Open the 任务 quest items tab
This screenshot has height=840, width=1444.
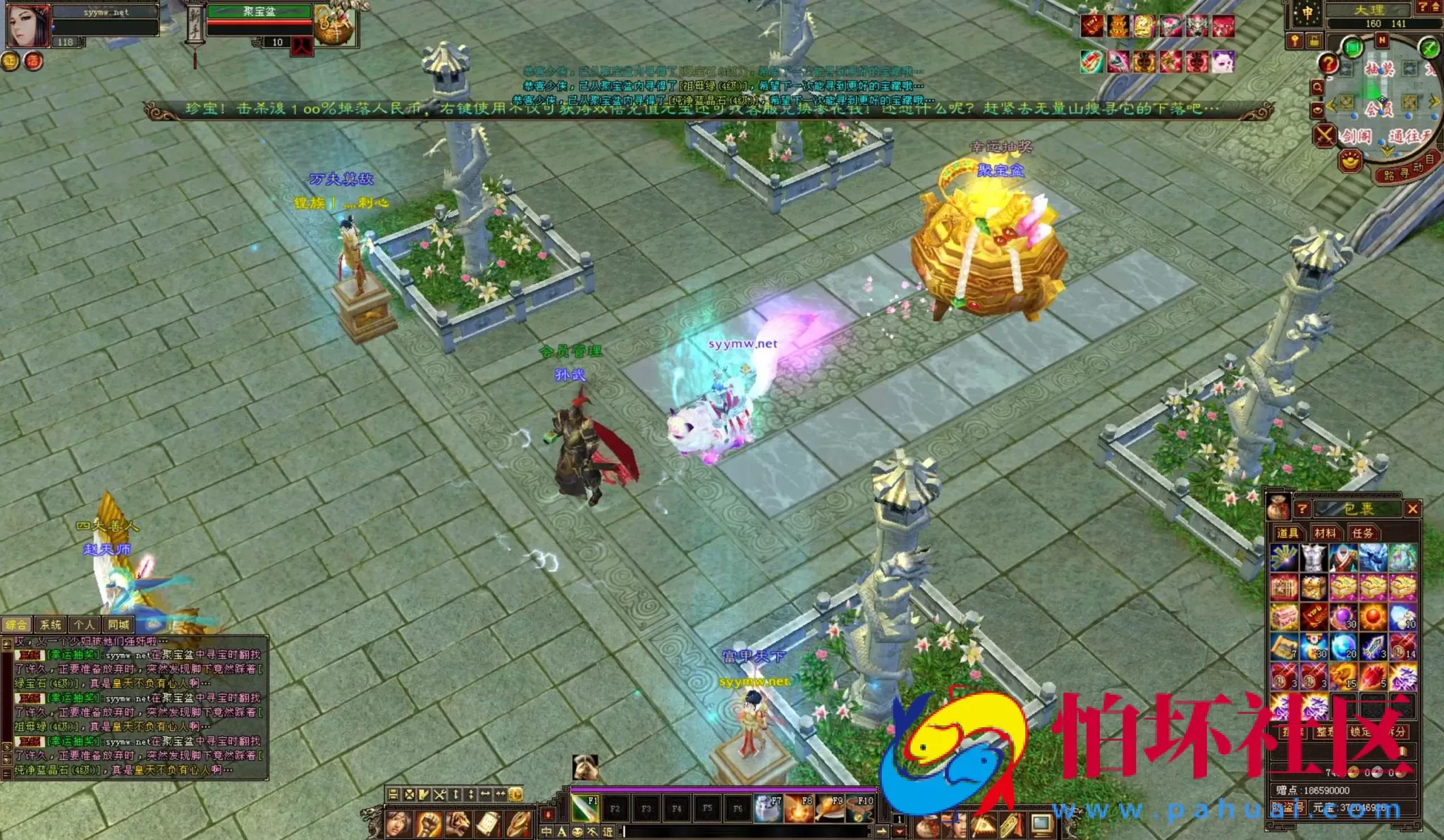click(x=1362, y=533)
